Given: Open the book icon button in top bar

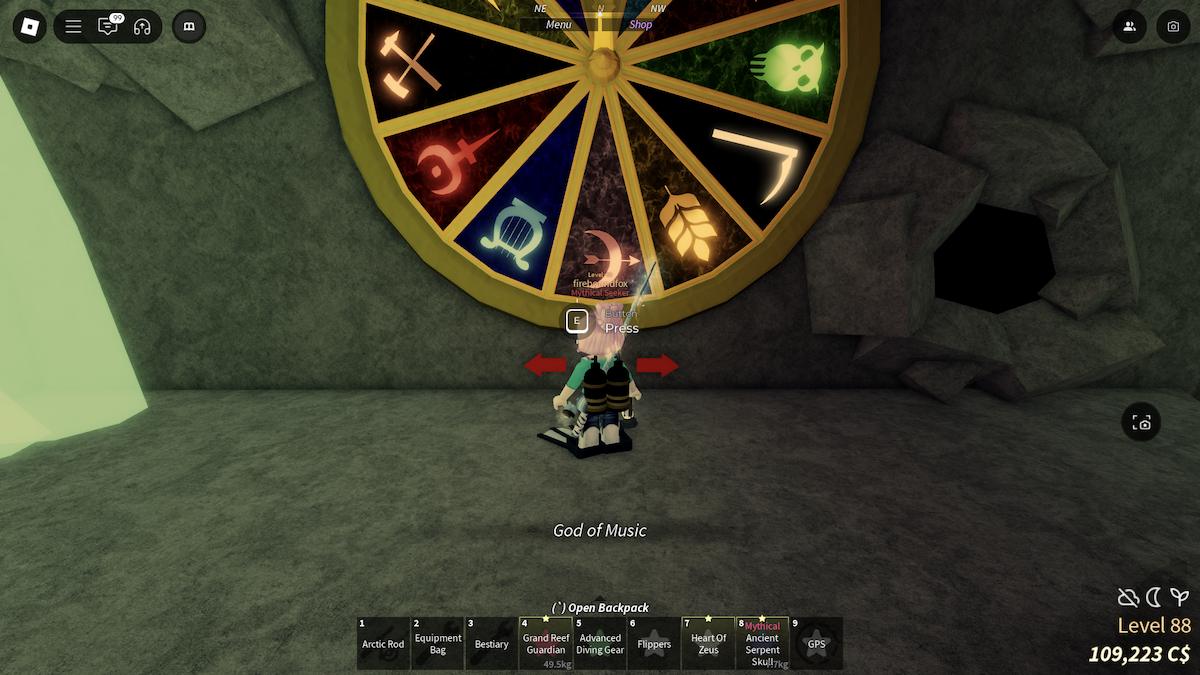Looking at the screenshot, I should (x=189, y=27).
